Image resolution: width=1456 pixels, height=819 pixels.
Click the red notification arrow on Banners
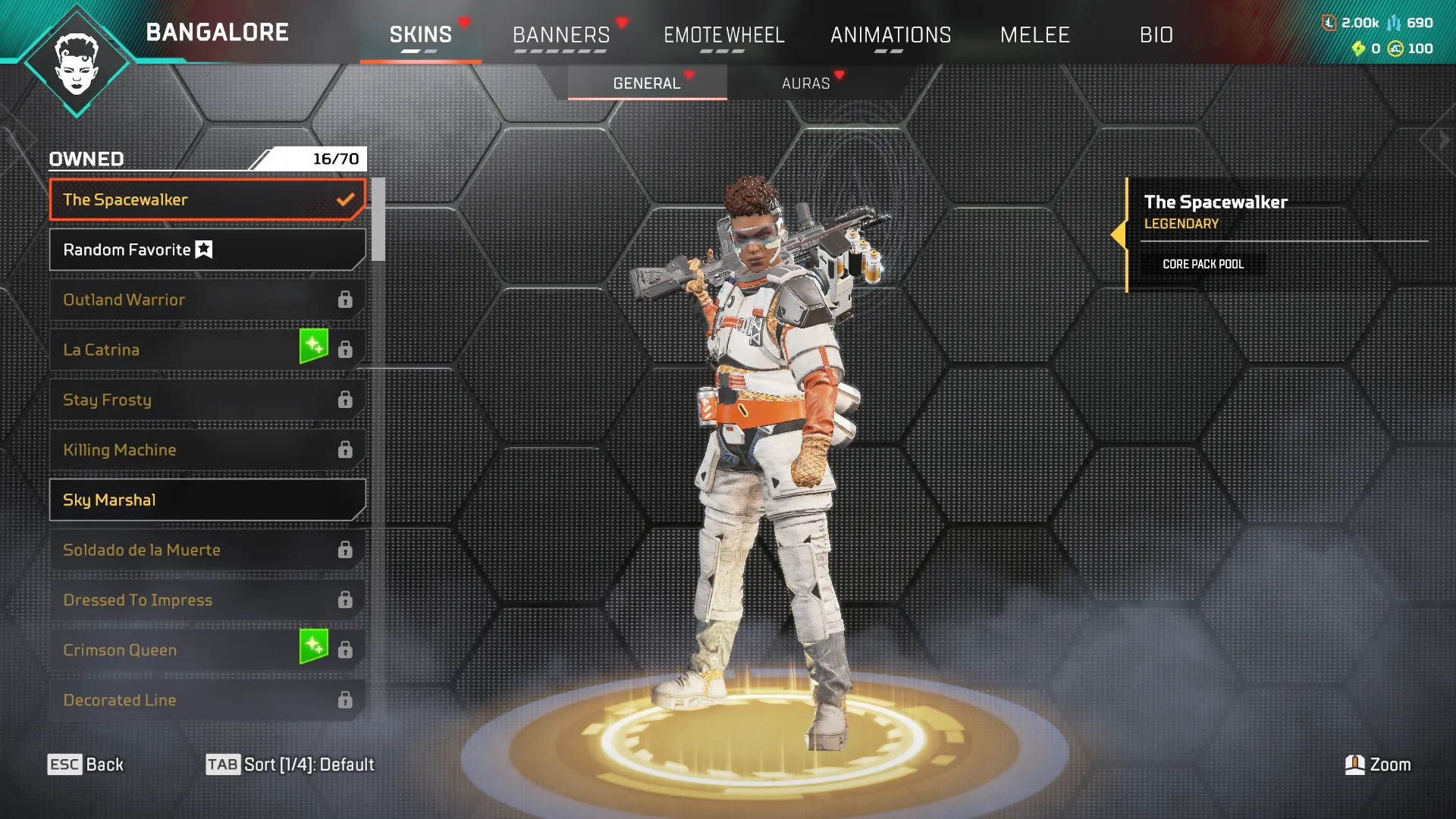(x=623, y=24)
